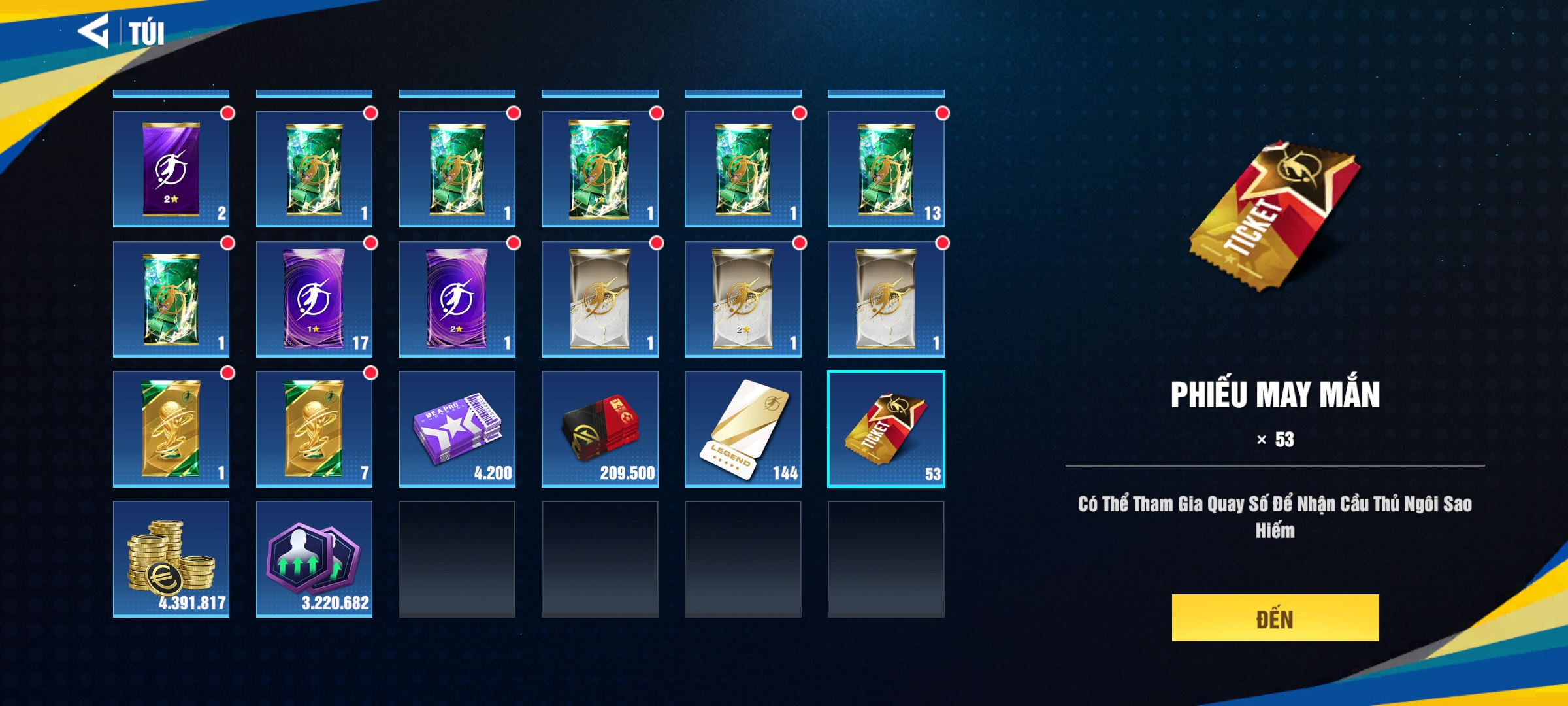This screenshot has height=706, width=1568.
Task: Select the gold coins stack showing 4.391.817
Action: point(171,559)
